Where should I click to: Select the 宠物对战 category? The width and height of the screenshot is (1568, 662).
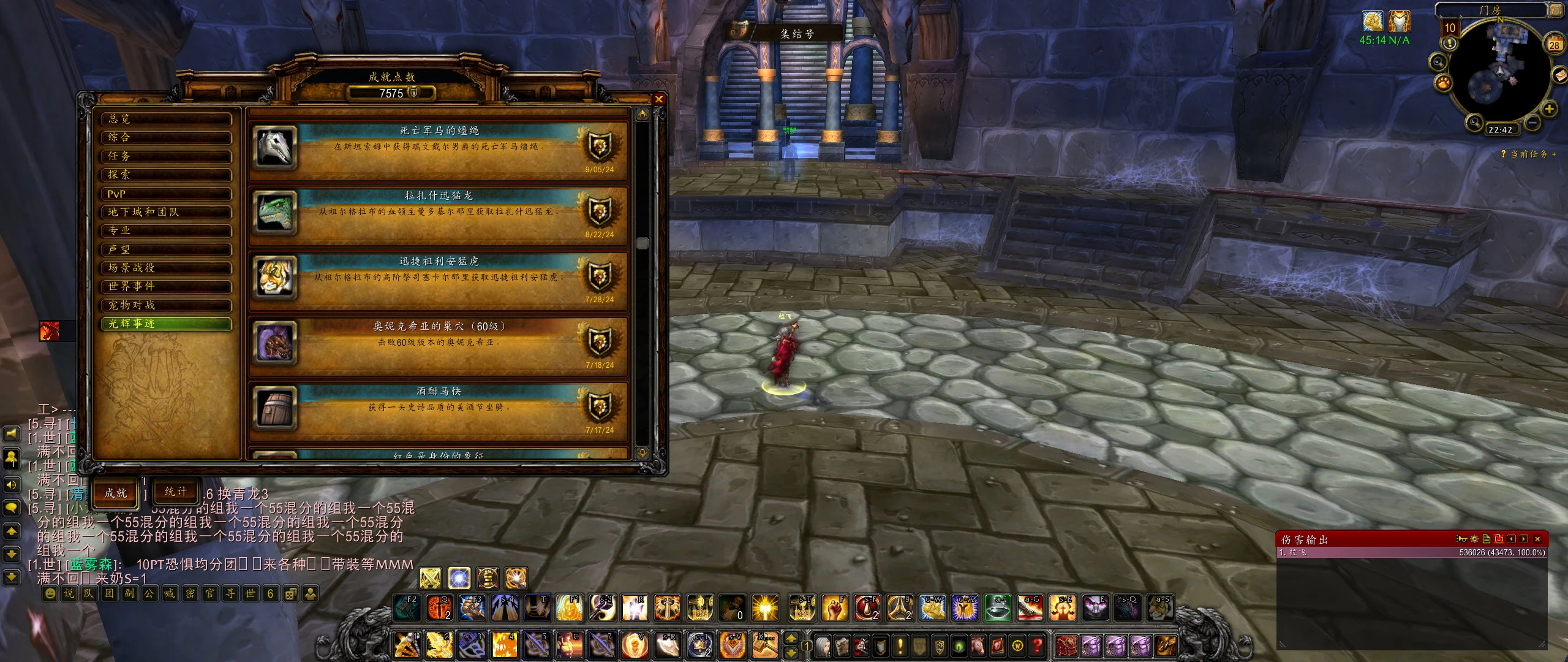pos(166,305)
